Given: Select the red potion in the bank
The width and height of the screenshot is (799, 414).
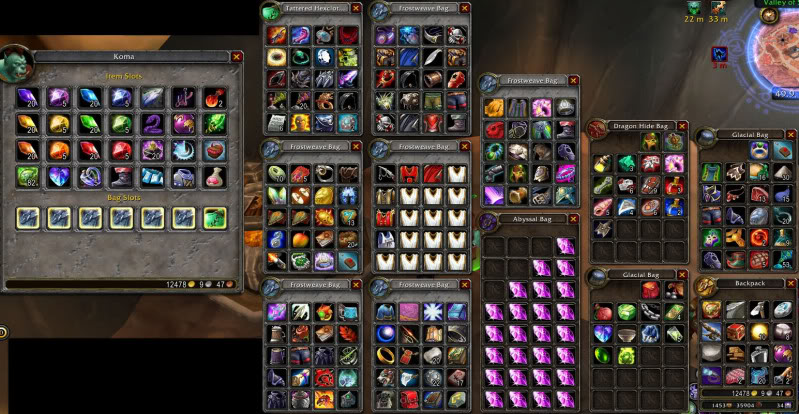Looking at the screenshot, I should tap(214, 98).
